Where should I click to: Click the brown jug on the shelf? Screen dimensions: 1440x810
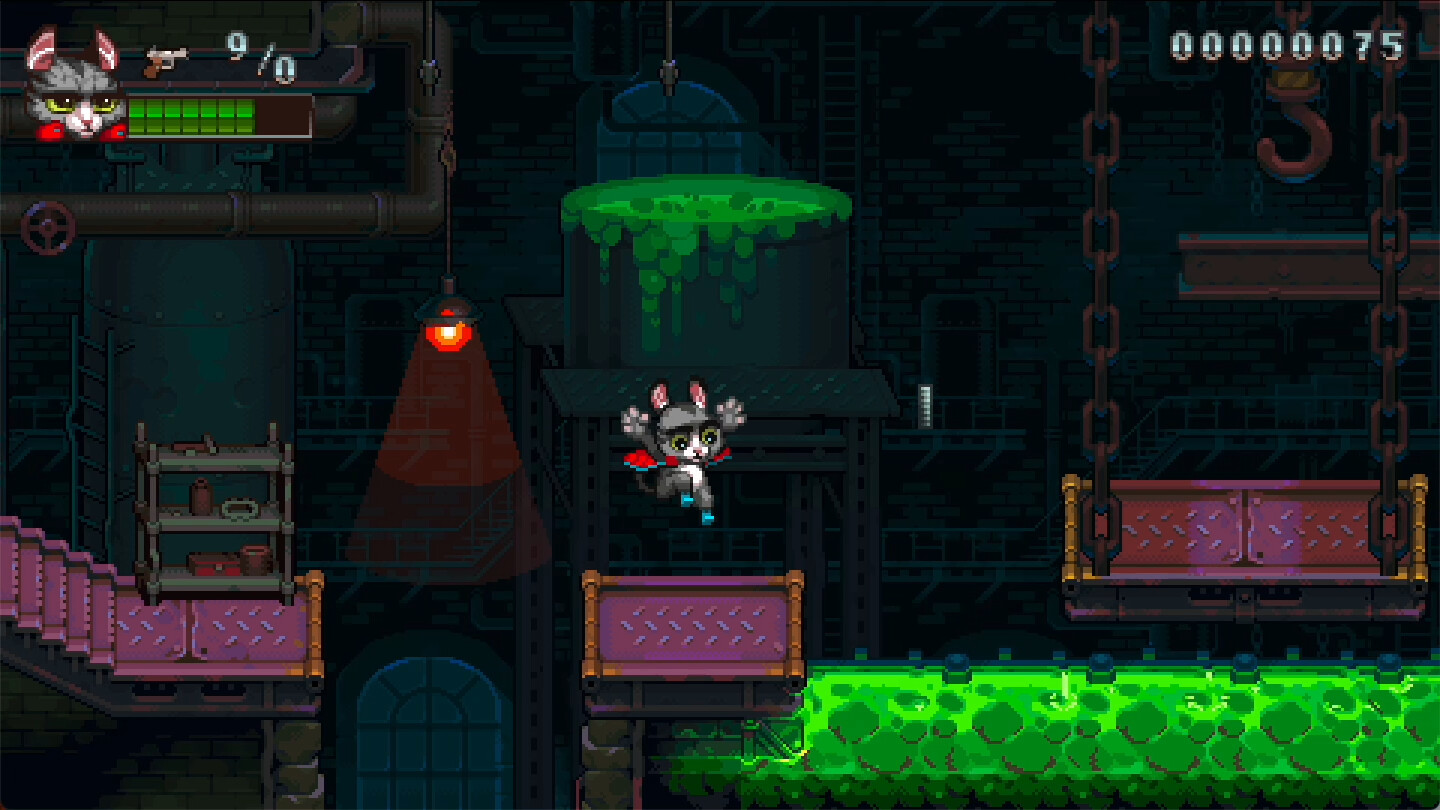coord(201,497)
